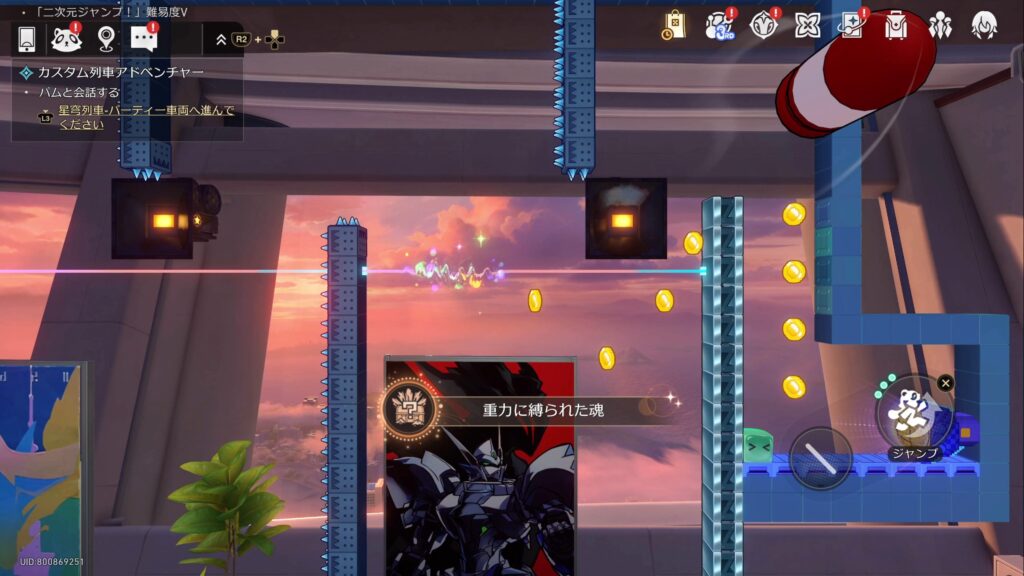Open the shopping bag store icon

[x=674, y=25]
